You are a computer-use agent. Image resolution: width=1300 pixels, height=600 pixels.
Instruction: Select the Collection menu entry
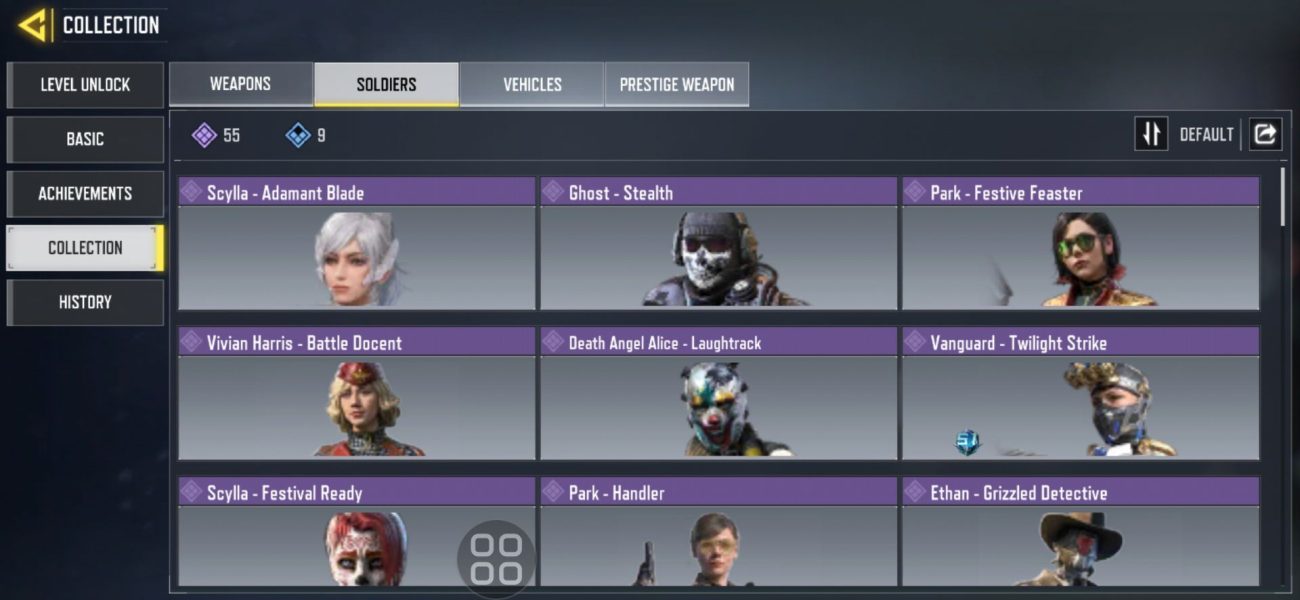tap(85, 248)
